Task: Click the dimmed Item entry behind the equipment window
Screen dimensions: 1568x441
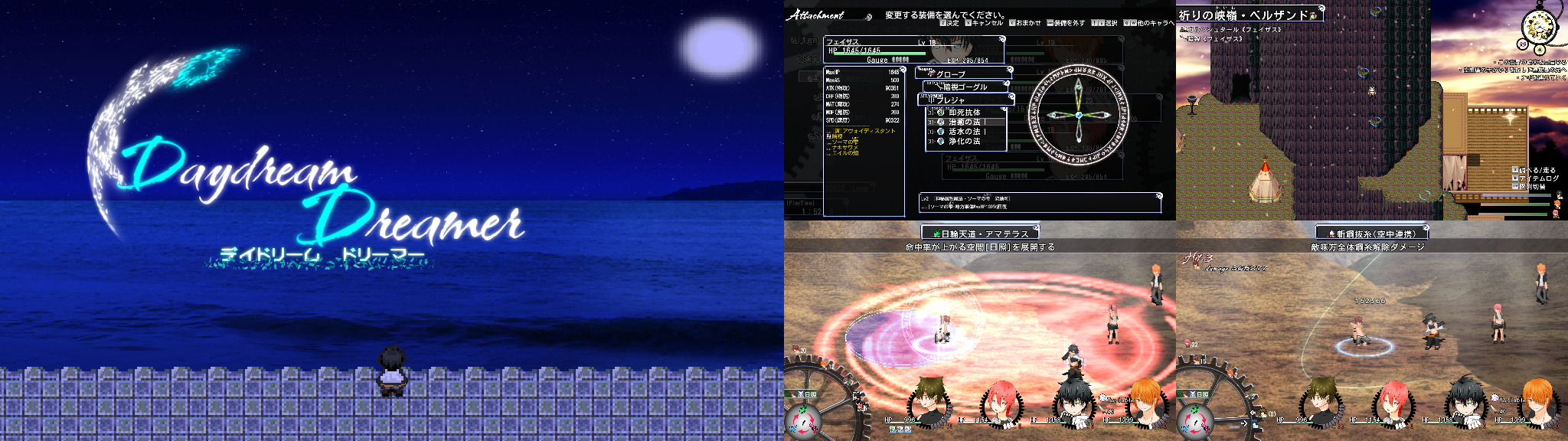Action: (804, 40)
